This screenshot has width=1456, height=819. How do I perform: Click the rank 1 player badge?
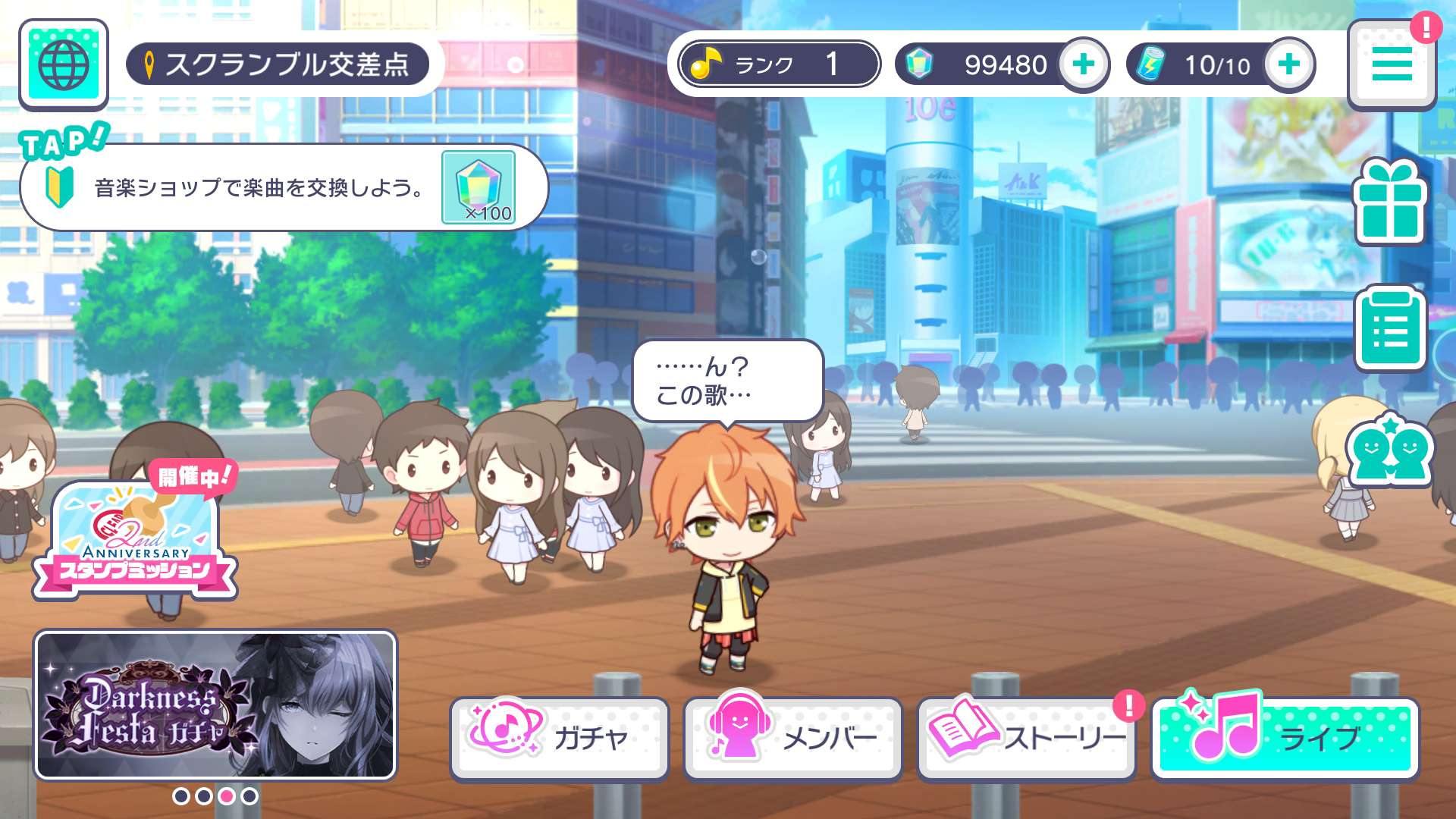tap(779, 64)
